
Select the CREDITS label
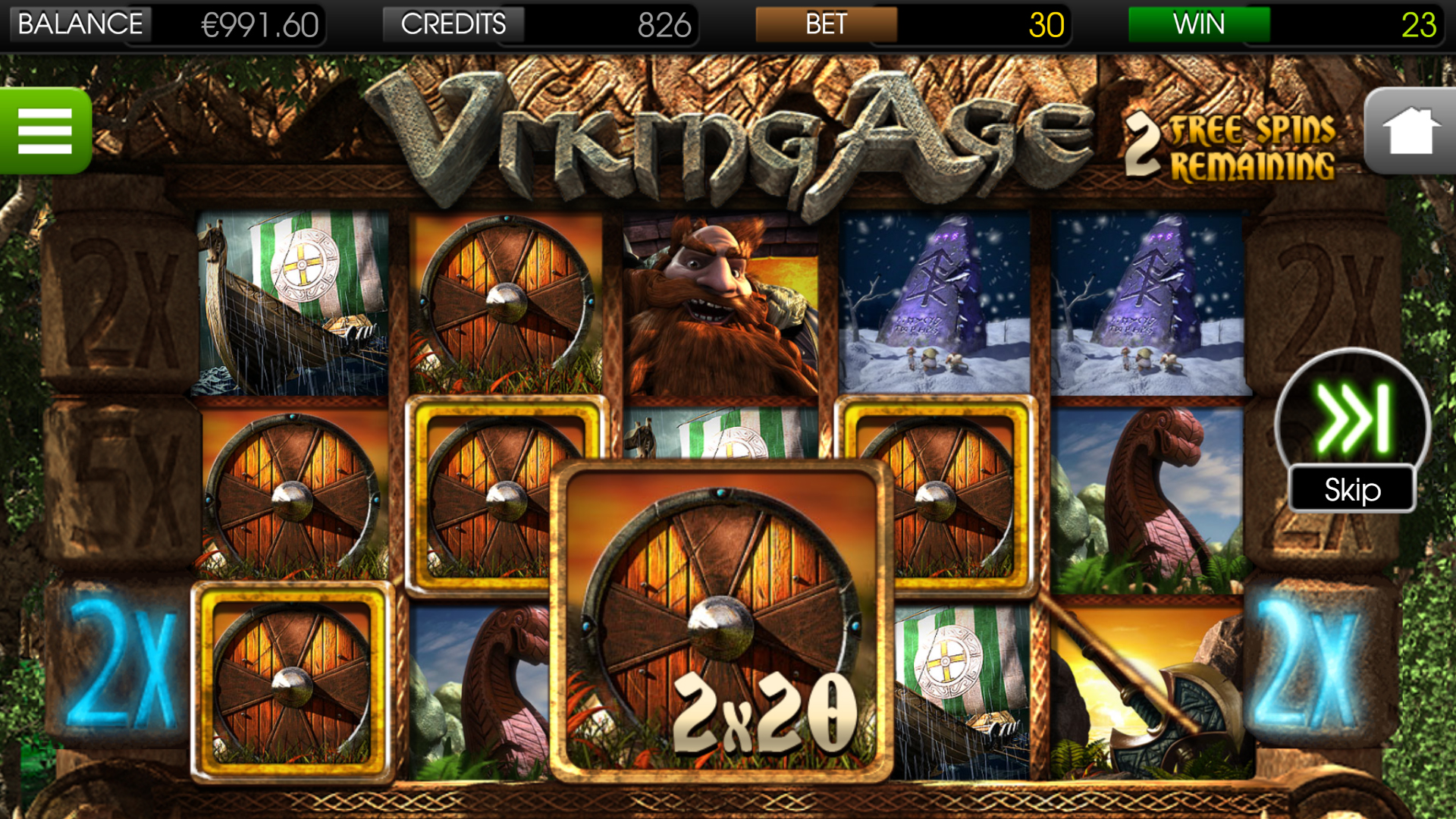[x=453, y=24]
